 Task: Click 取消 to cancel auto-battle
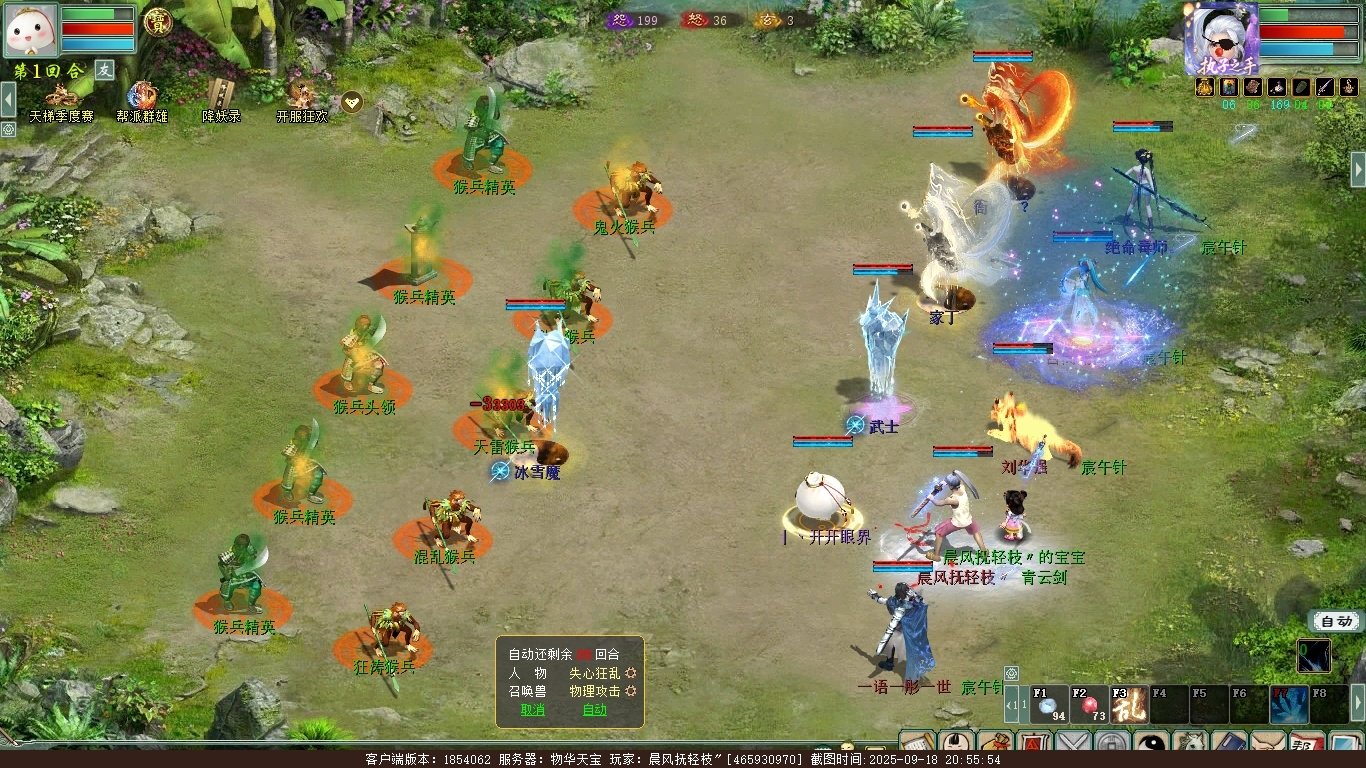point(532,710)
